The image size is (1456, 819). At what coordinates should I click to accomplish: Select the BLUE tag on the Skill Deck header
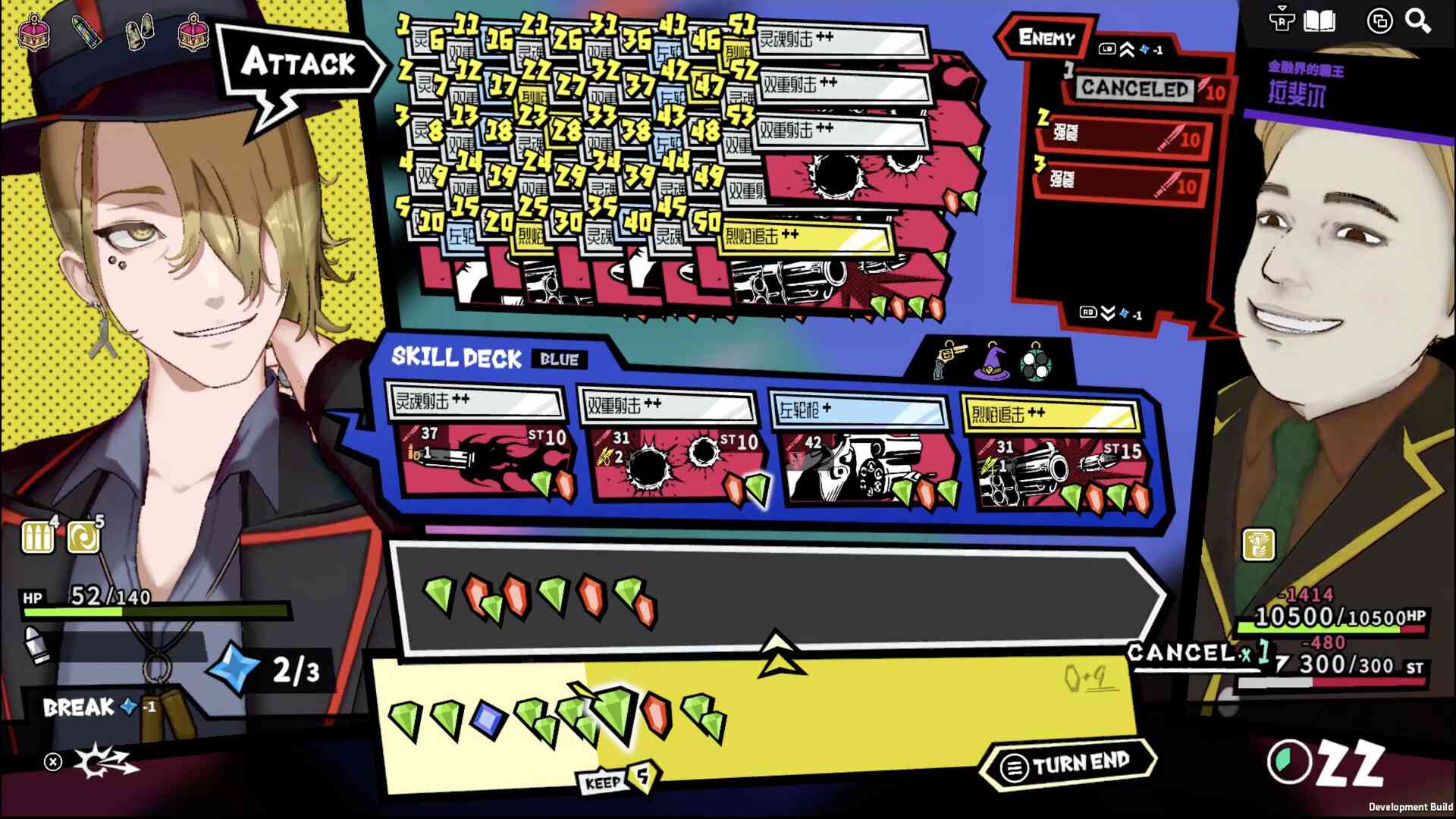tap(559, 359)
